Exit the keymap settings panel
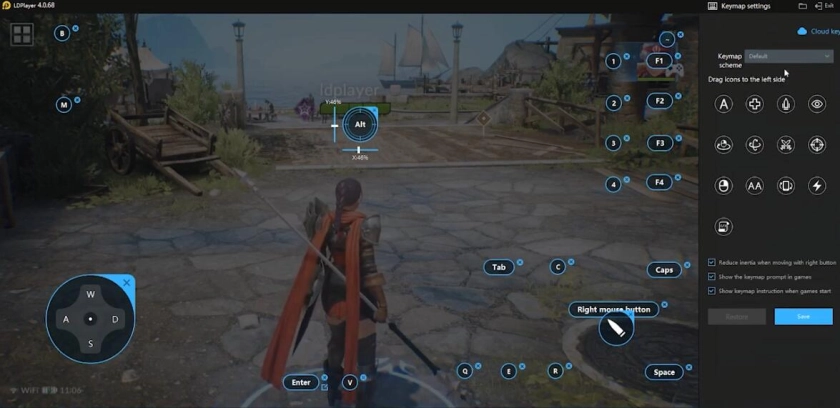 coord(826,6)
